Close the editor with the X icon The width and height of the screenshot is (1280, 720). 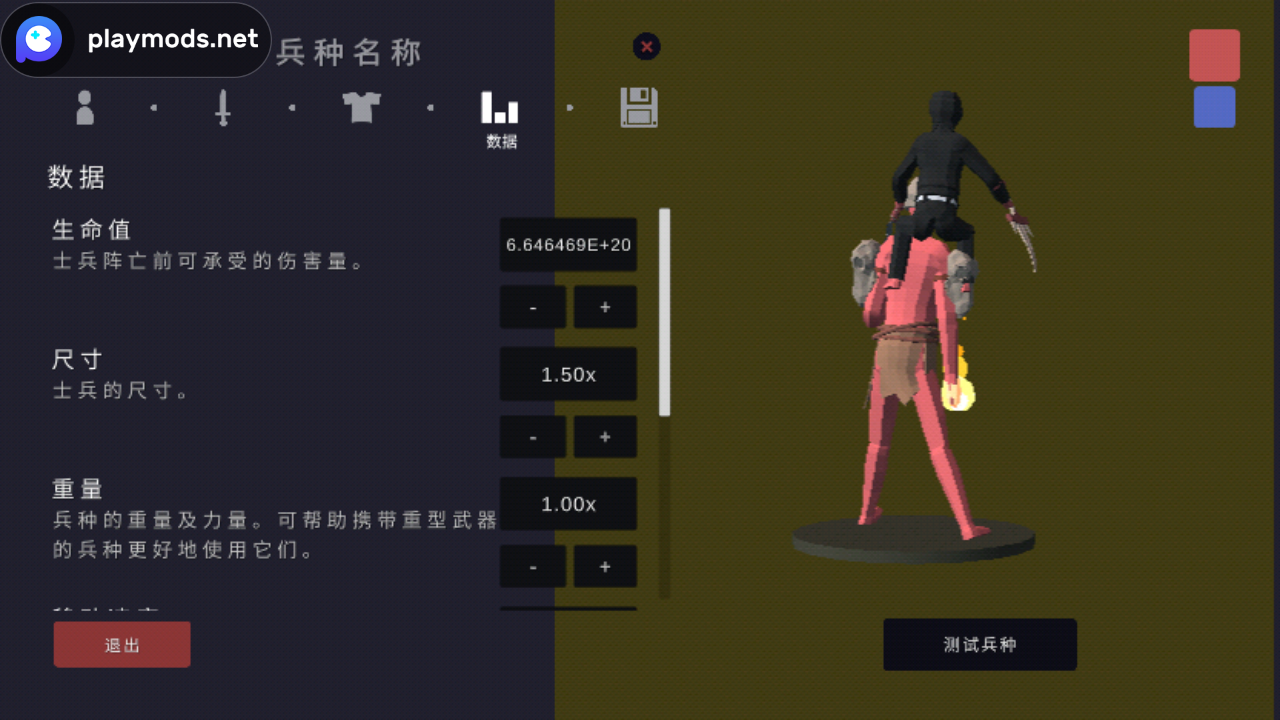646,47
